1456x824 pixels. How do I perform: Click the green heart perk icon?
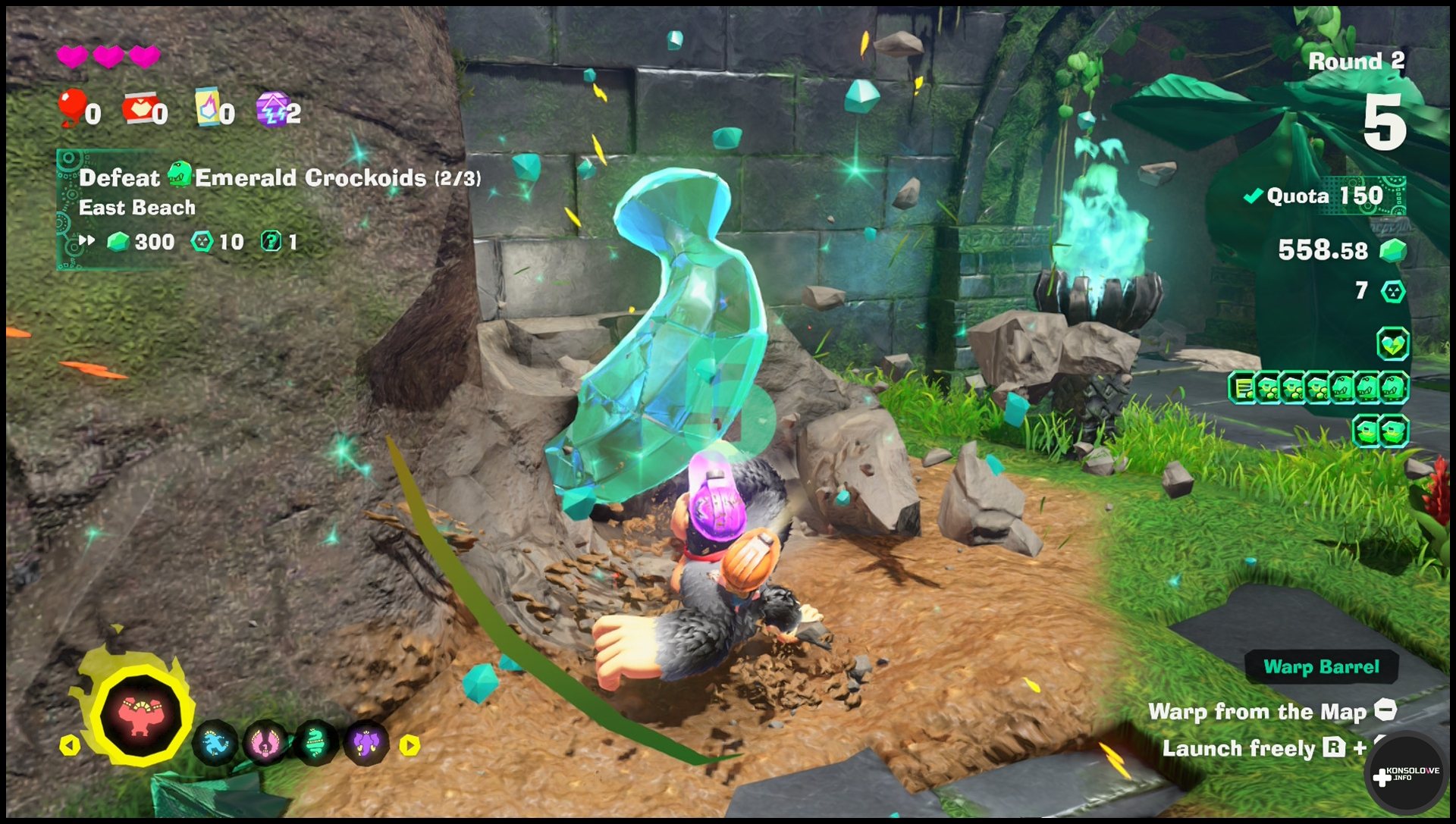click(1392, 344)
